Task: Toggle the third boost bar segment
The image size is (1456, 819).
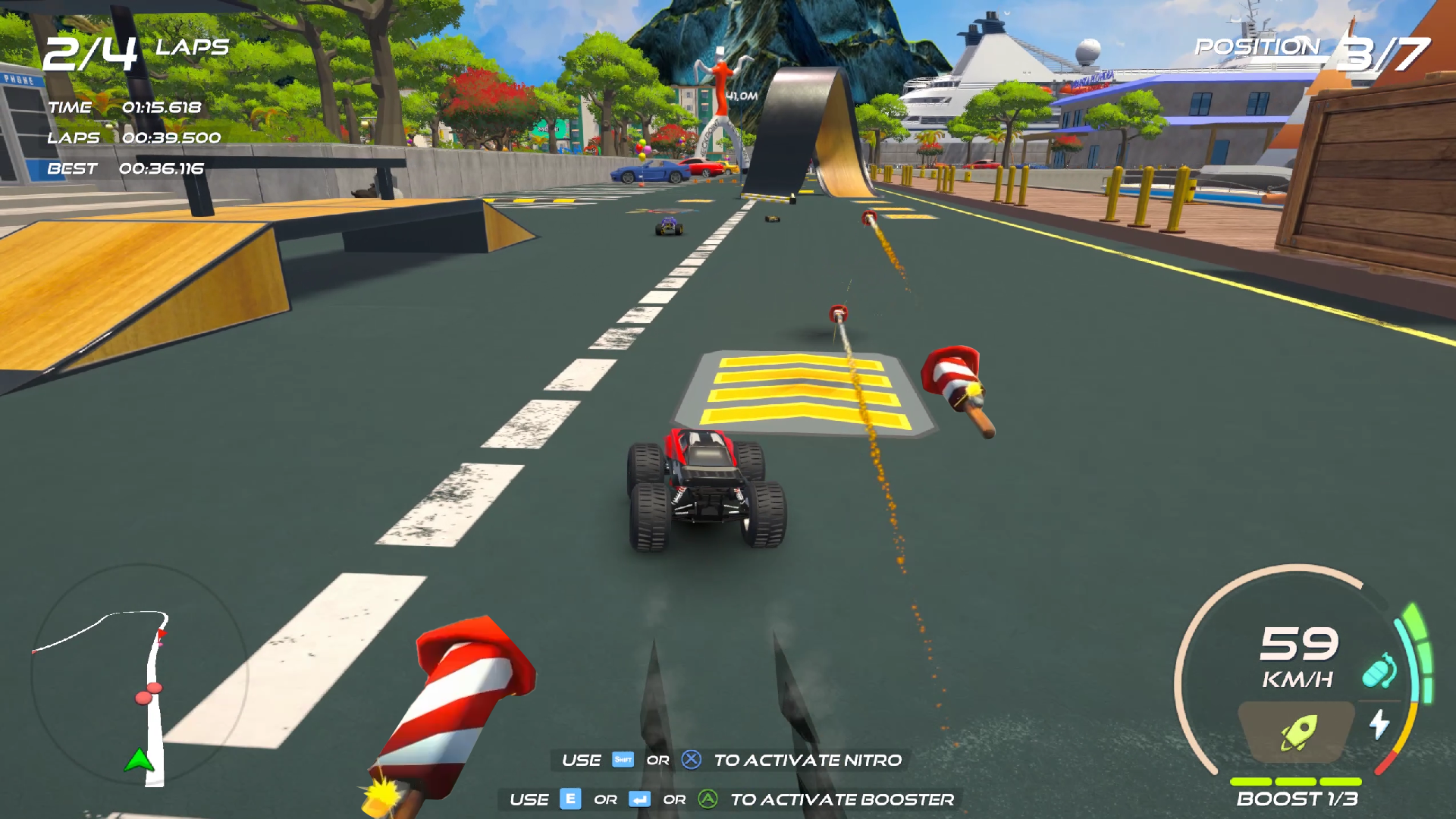Action: point(1341,783)
